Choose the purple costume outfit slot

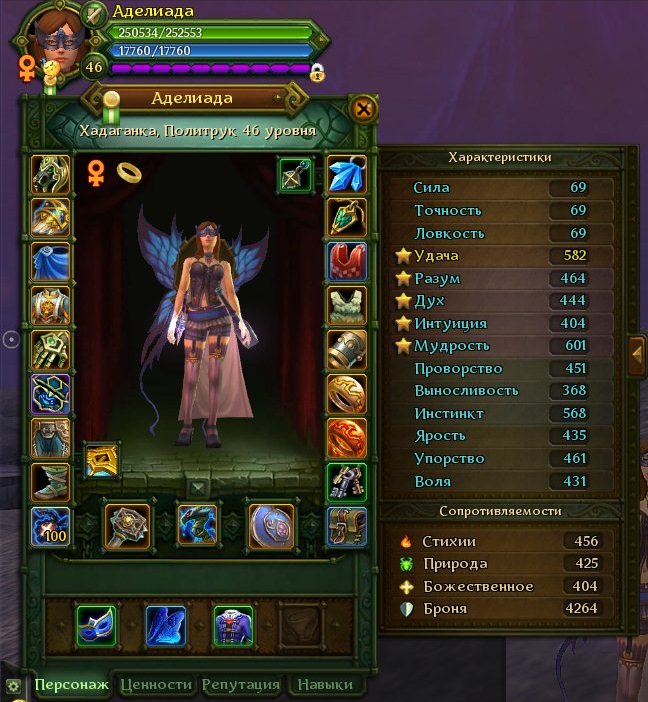[x=233, y=625]
